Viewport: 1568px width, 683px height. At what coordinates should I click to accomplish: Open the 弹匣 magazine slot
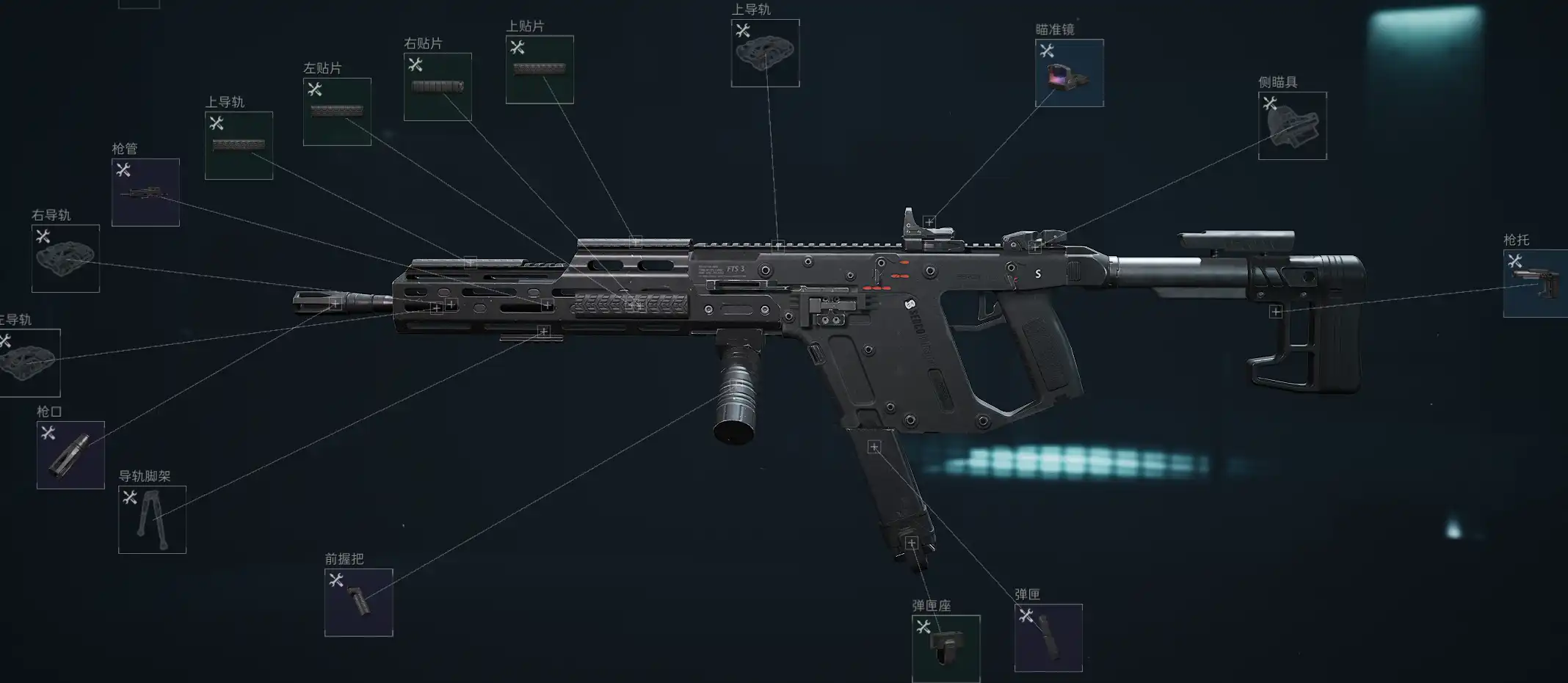(x=1048, y=638)
